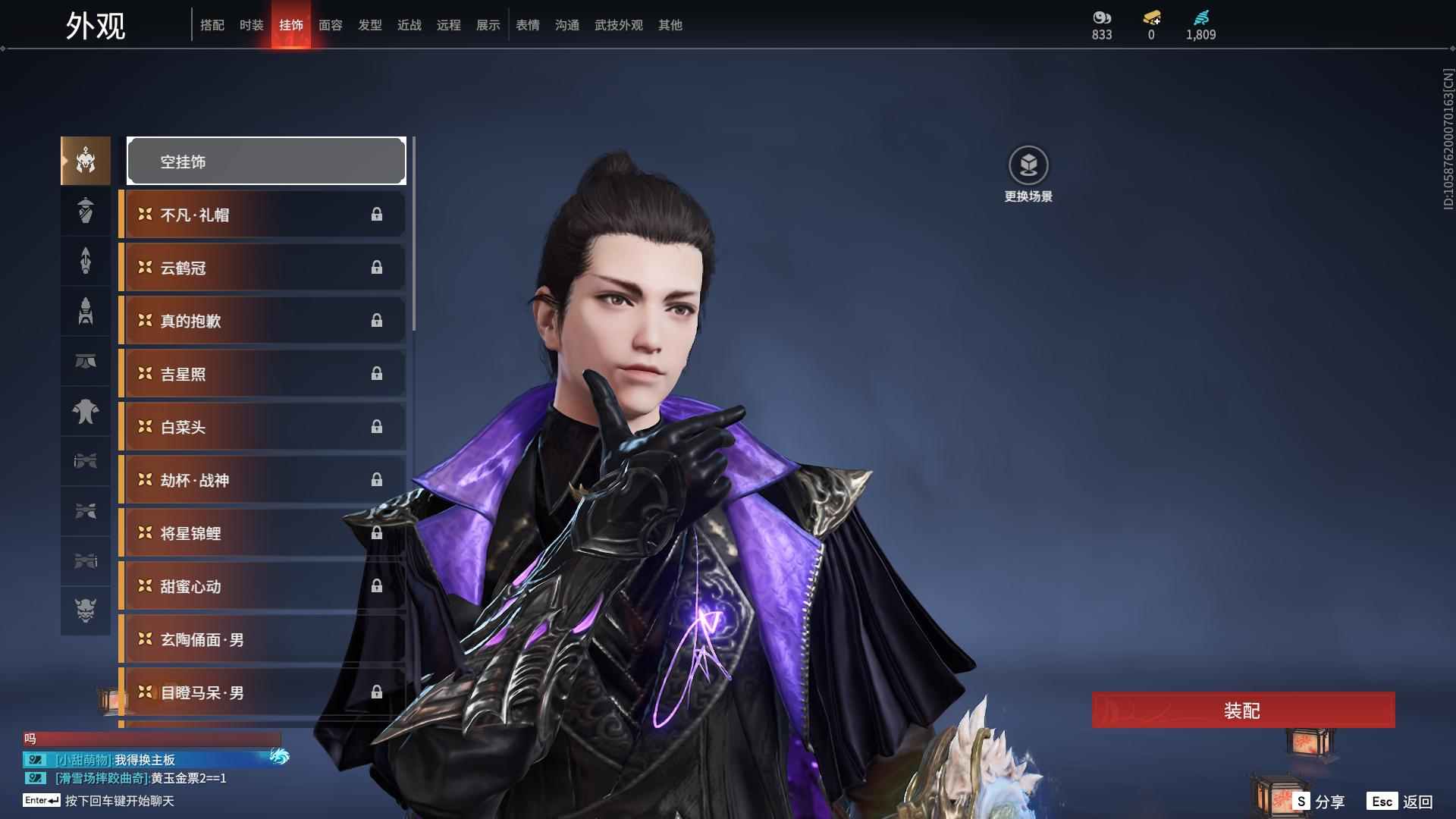Image resolution: width=1456 pixels, height=819 pixels.
Task: Choose the 空挂饰 empty accessory entry
Action: point(266,162)
